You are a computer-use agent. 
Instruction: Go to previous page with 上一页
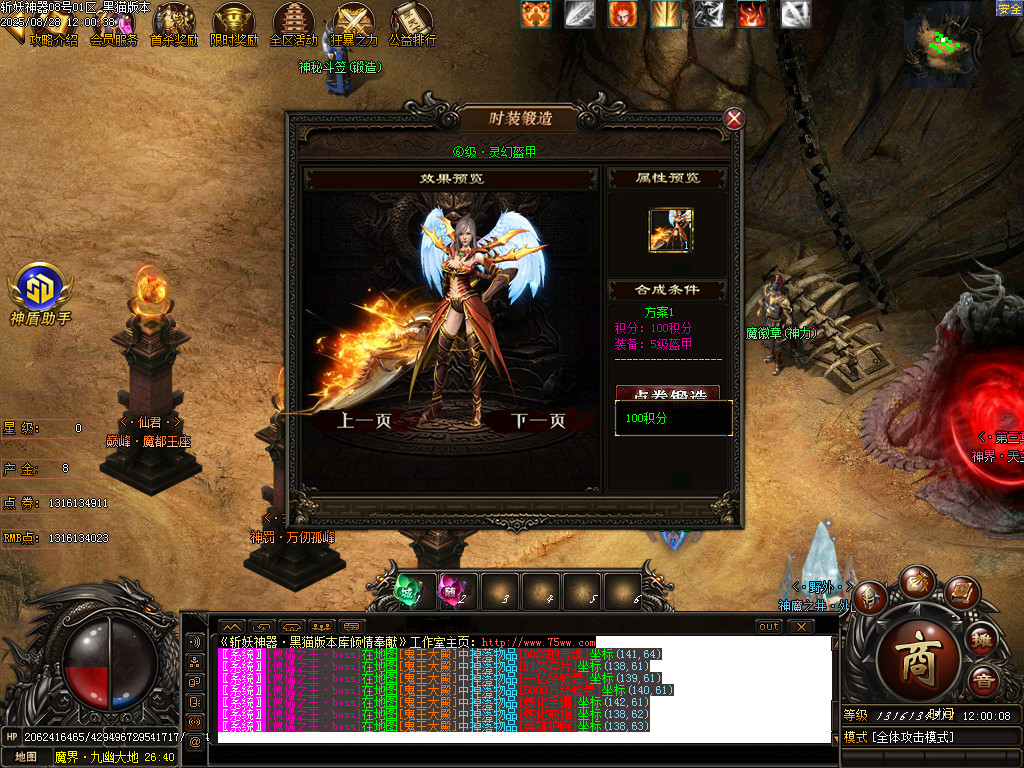pyautogui.click(x=365, y=421)
